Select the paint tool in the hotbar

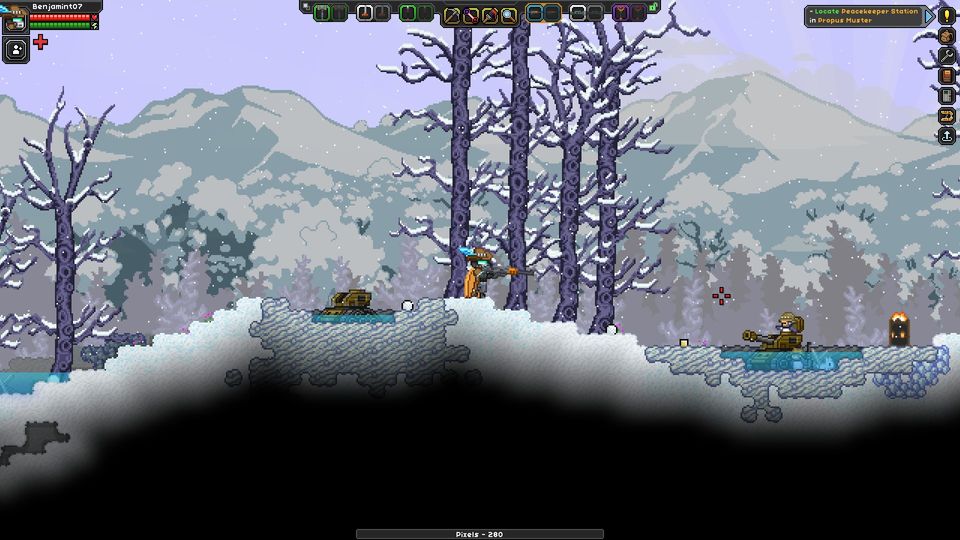click(490, 14)
